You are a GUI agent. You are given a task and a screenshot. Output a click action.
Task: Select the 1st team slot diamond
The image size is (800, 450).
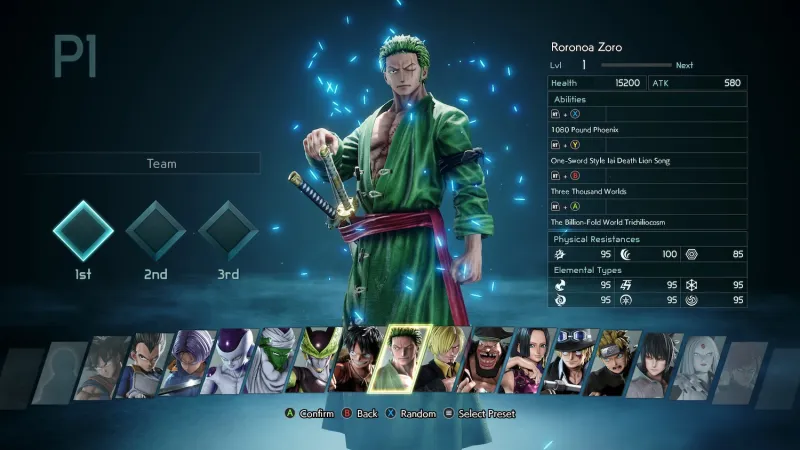(x=83, y=231)
